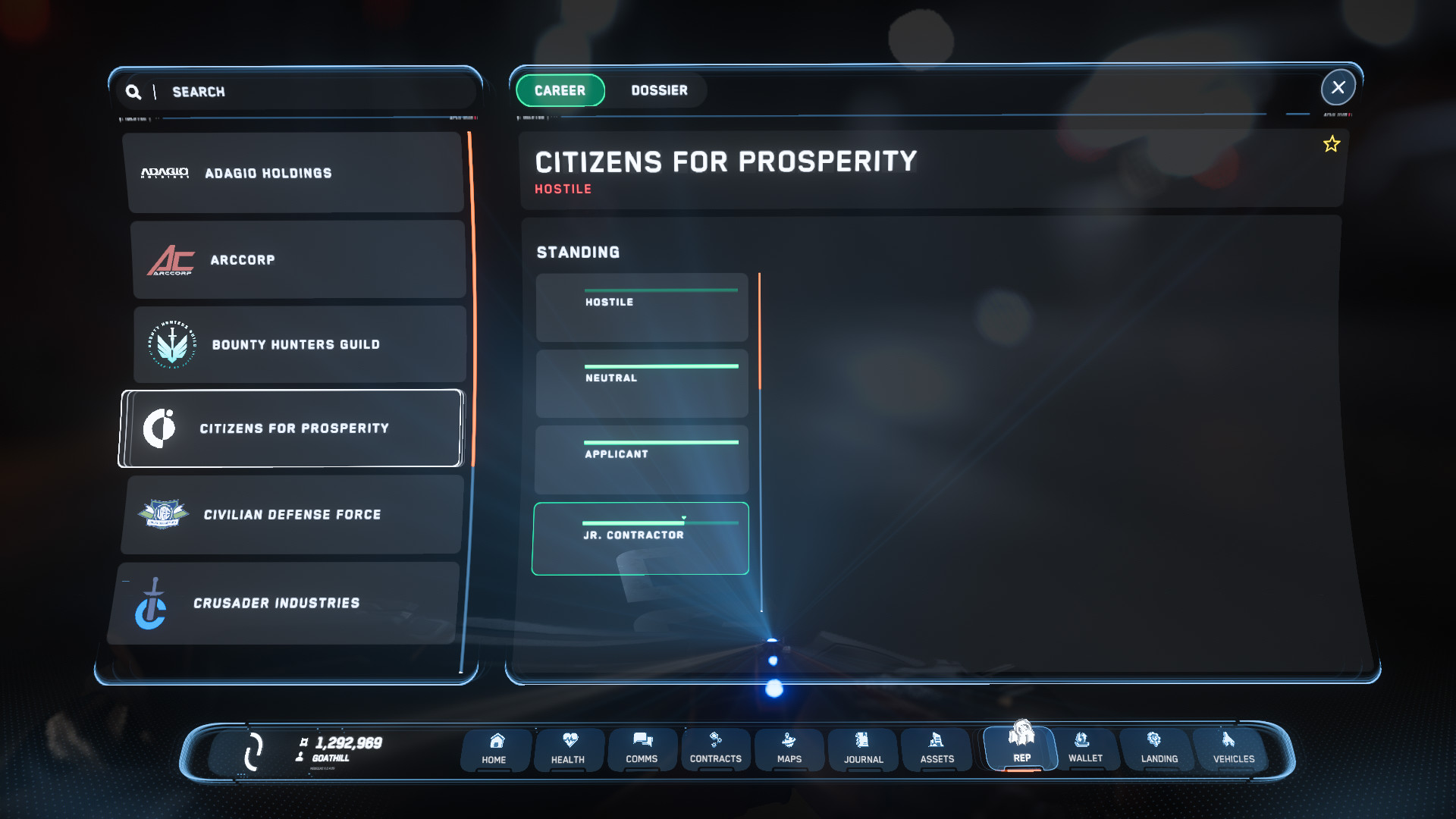The height and width of the screenshot is (819, 1456).
Task: Switch to the Career tab
Action: click(x=560, y=90)
